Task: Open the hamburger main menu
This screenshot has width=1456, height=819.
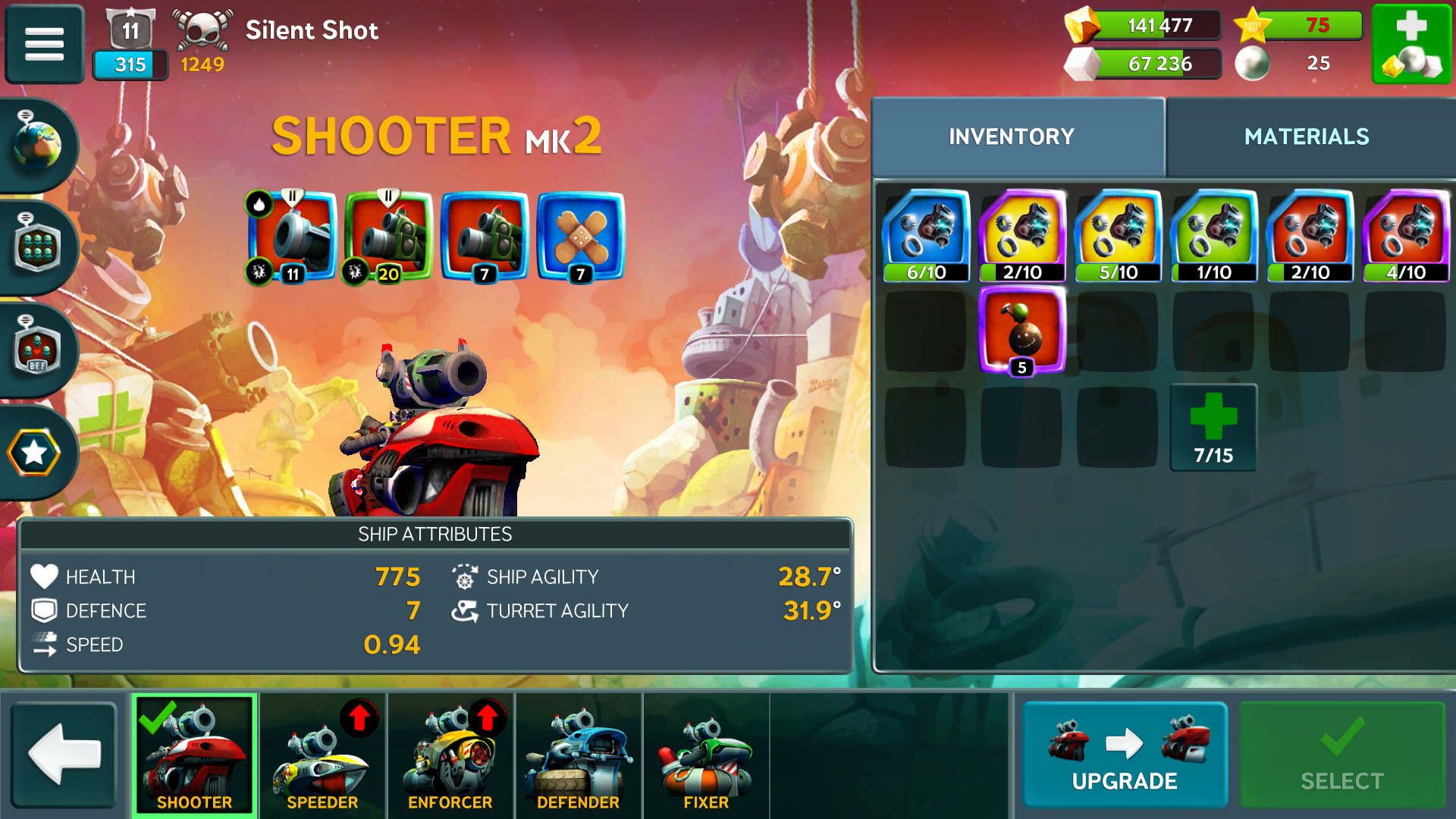Action: (x=44, y=44)
